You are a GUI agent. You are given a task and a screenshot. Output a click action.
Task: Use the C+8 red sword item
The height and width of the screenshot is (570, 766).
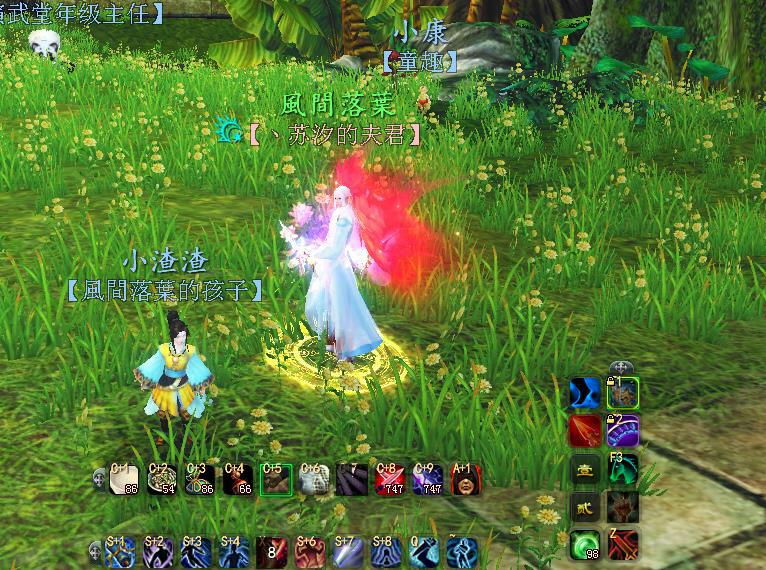coord(389,480)
